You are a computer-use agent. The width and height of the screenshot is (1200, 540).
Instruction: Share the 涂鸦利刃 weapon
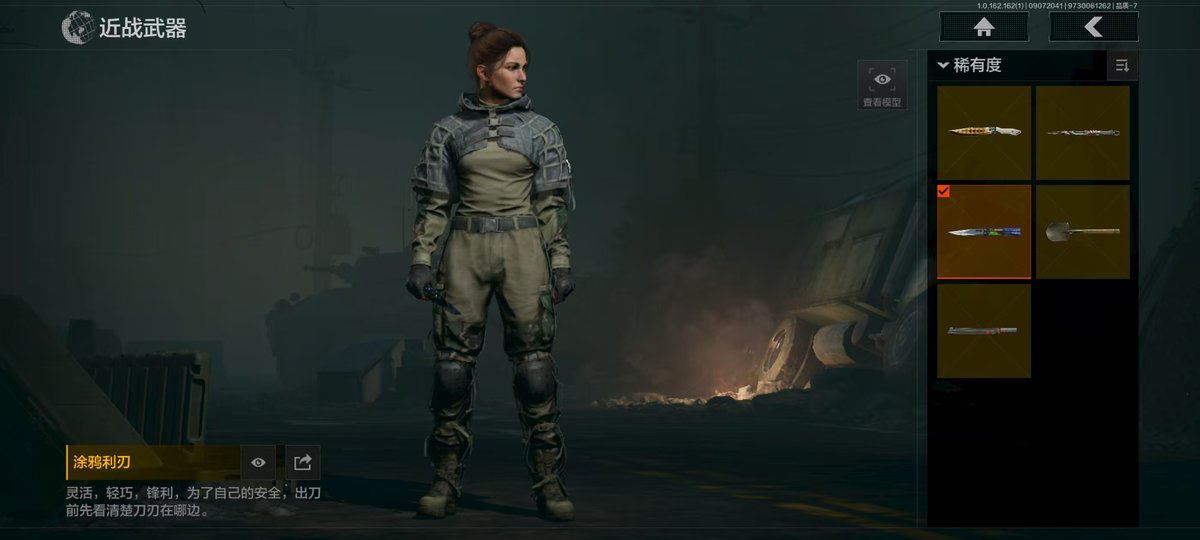(303, 462)
